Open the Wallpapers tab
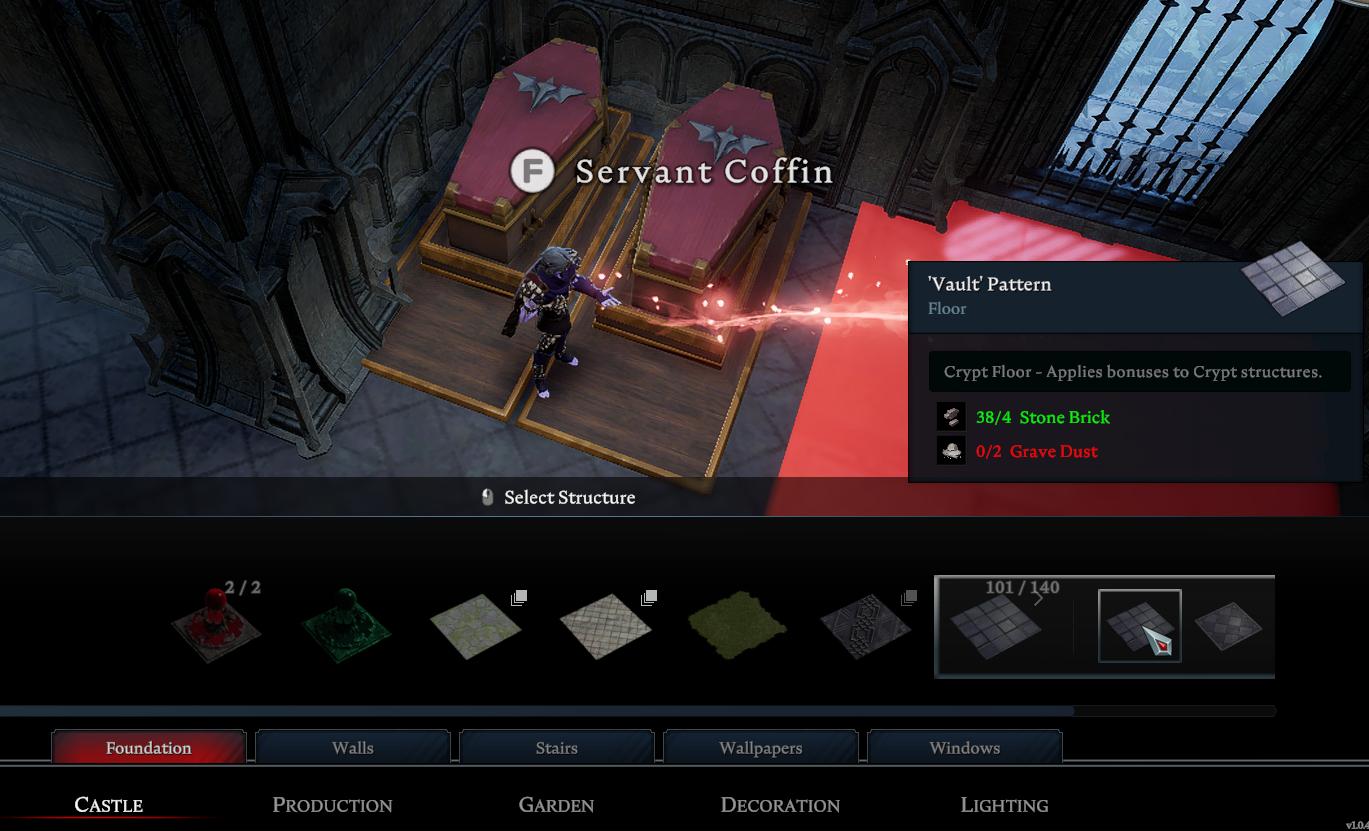 (x=760, y=747)
